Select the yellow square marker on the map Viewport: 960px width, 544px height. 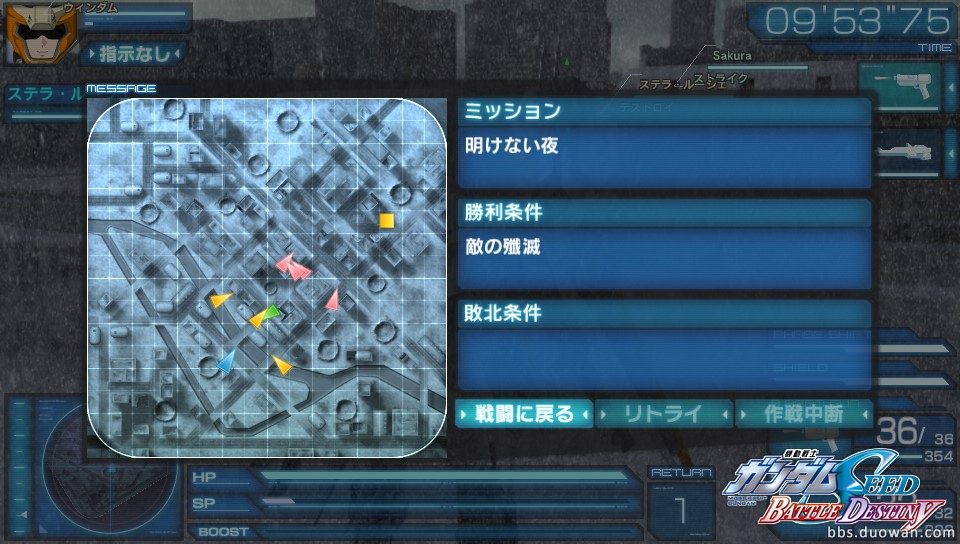386,220
